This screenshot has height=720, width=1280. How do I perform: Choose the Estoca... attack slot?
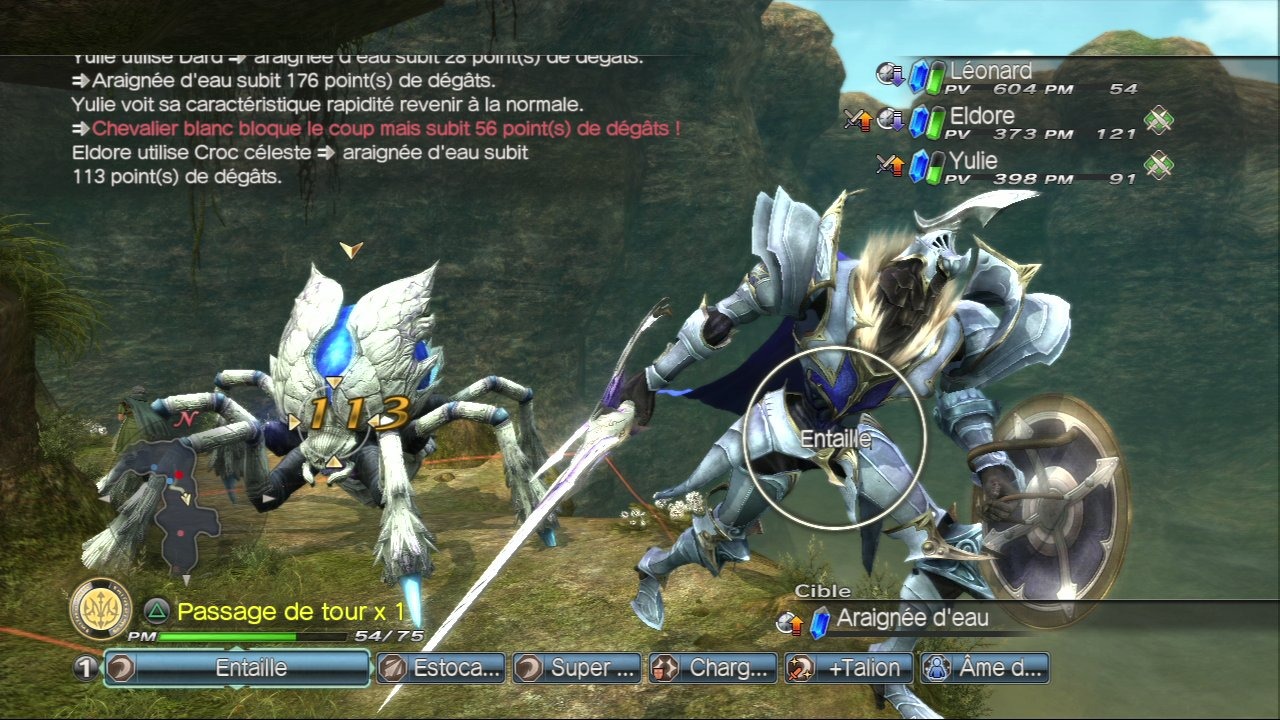click(441, 668)
